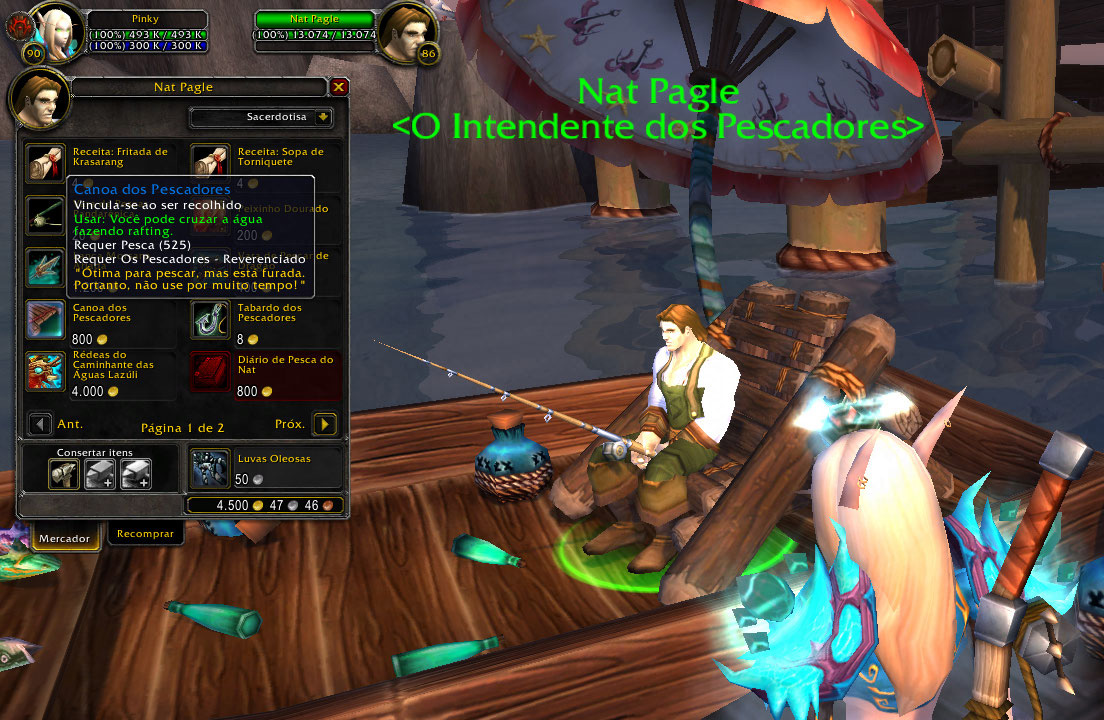This screenshot has width=1104, height=720.
Task: Switch to the Recomprar tab
Action: [145, 534]
